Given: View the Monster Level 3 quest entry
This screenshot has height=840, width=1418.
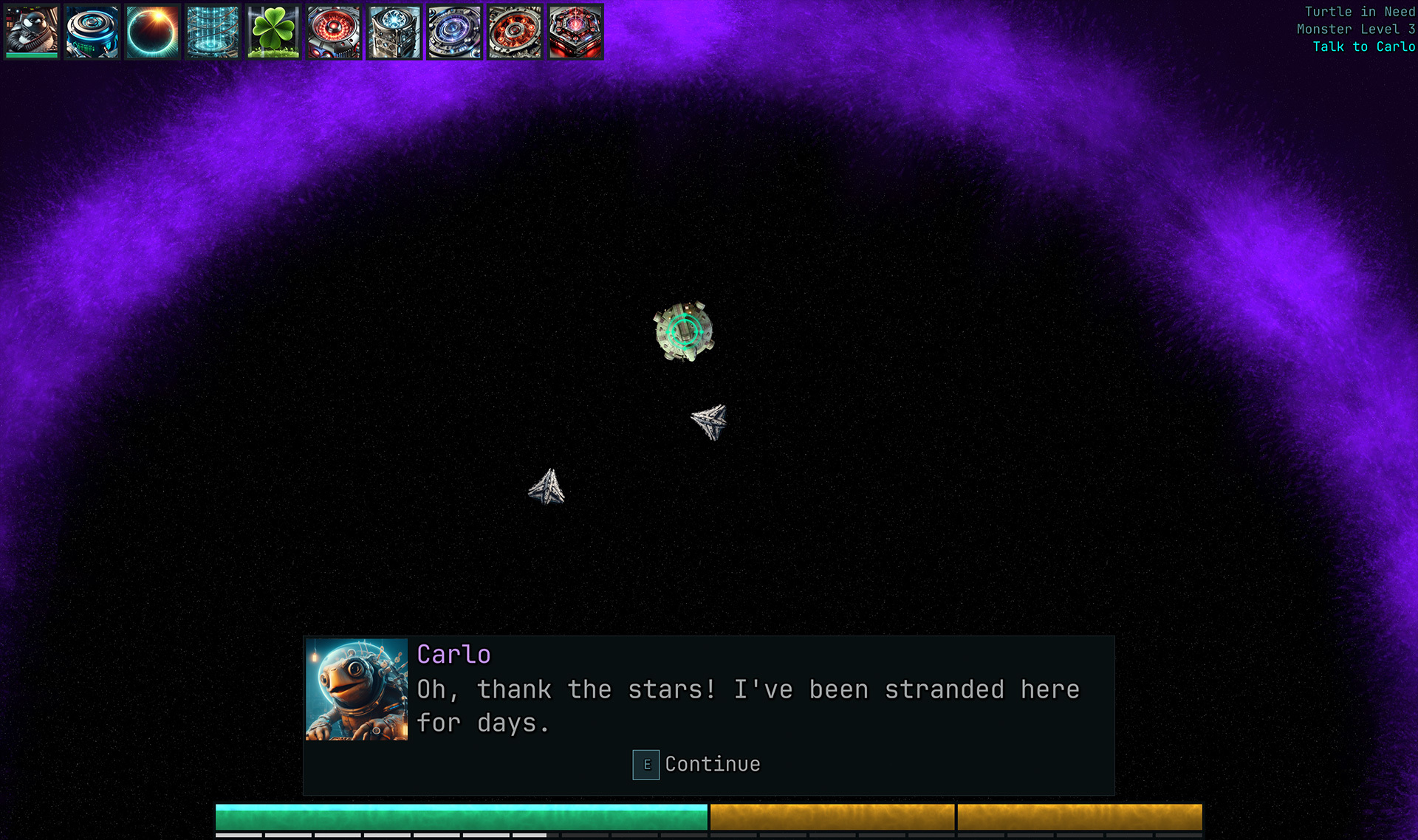Looking at the screenshot, I should click(x=1357, y=29).
